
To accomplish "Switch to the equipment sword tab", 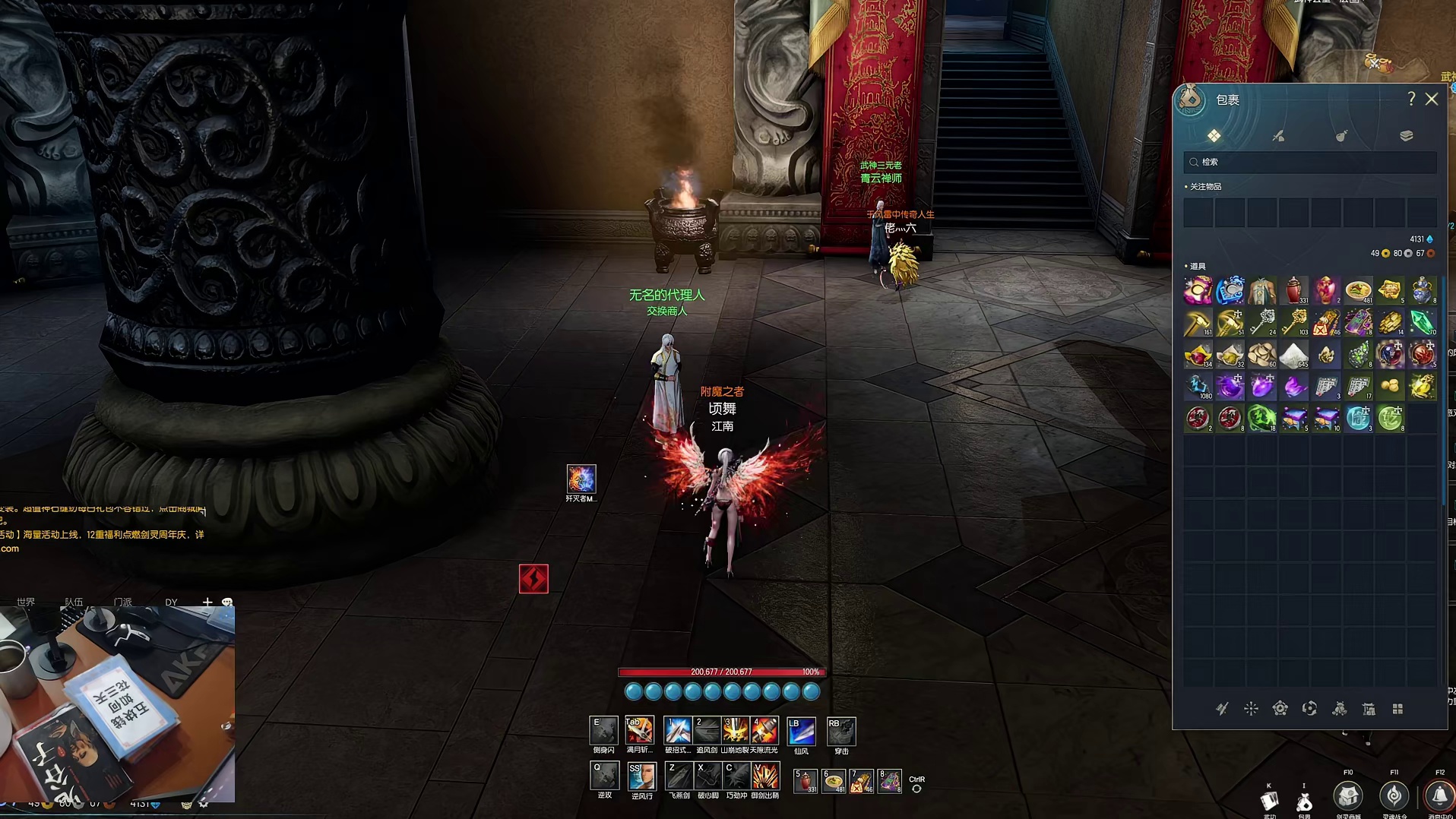I will pyautogui.click(x=1278, y=136).
